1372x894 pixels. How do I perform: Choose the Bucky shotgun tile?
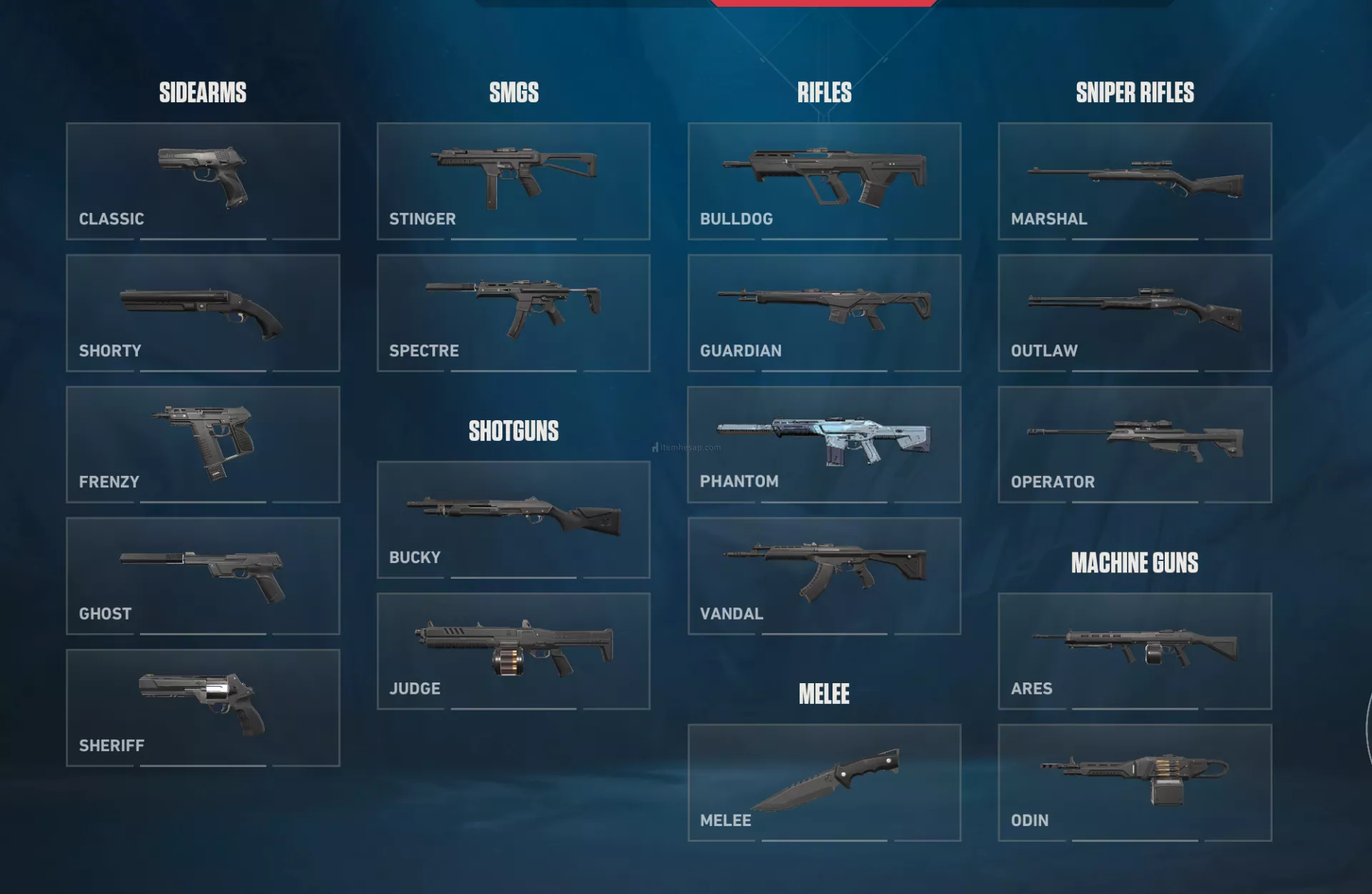tap(513, 520)
